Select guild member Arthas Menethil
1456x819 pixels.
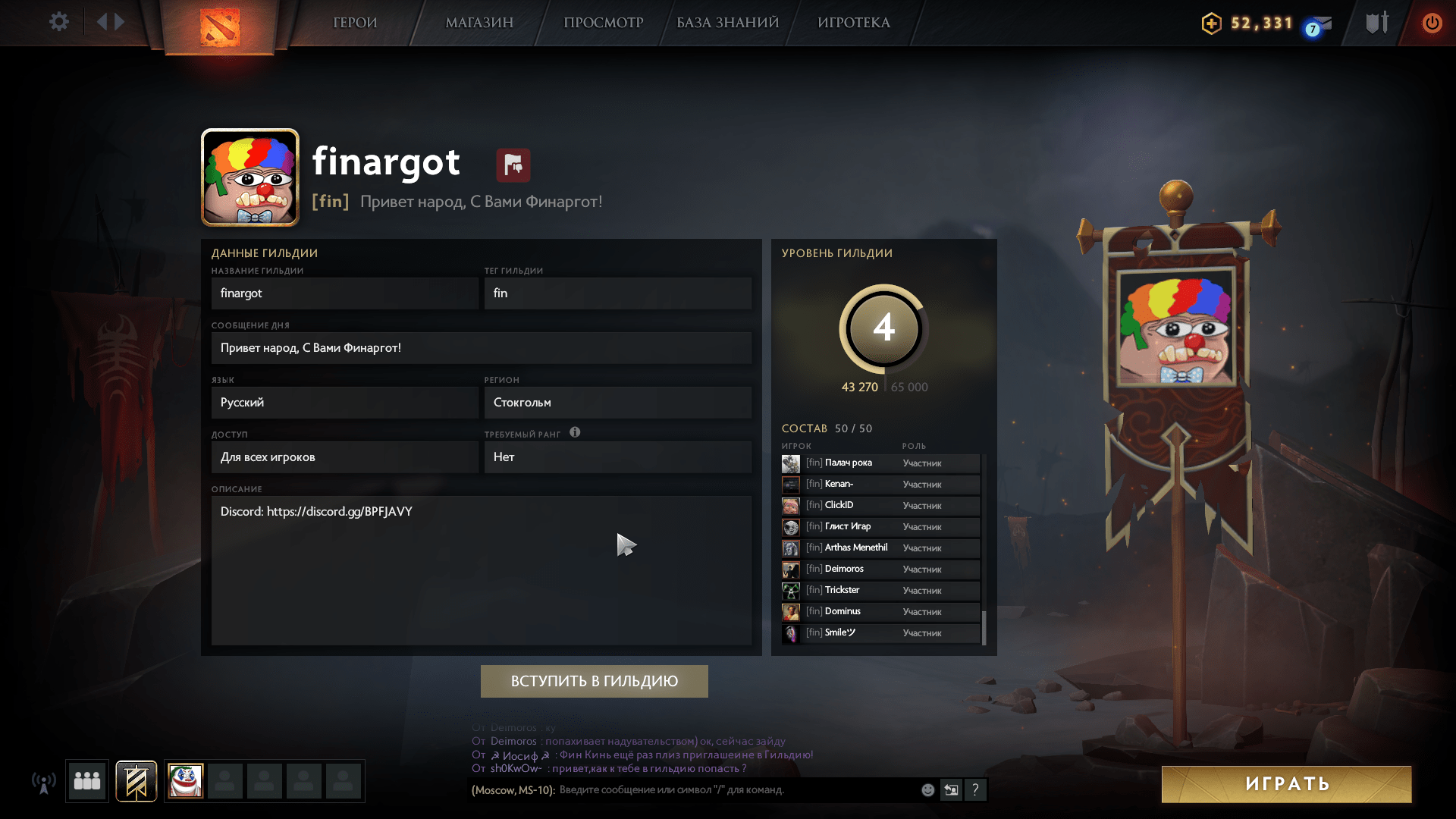tap(855, 548)
